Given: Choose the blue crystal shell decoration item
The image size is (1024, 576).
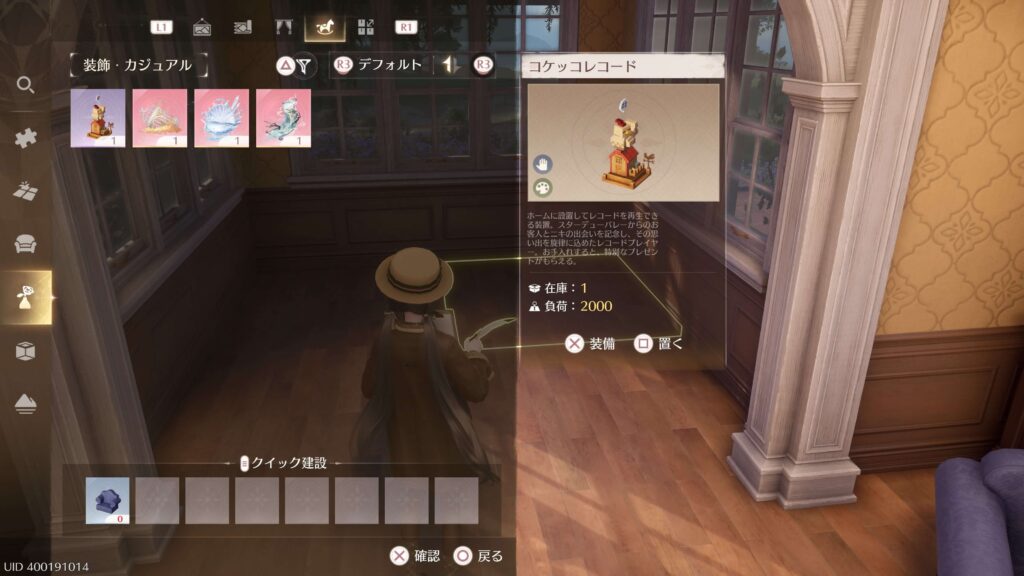Looking at the screenshot, I should coord(222,118).
